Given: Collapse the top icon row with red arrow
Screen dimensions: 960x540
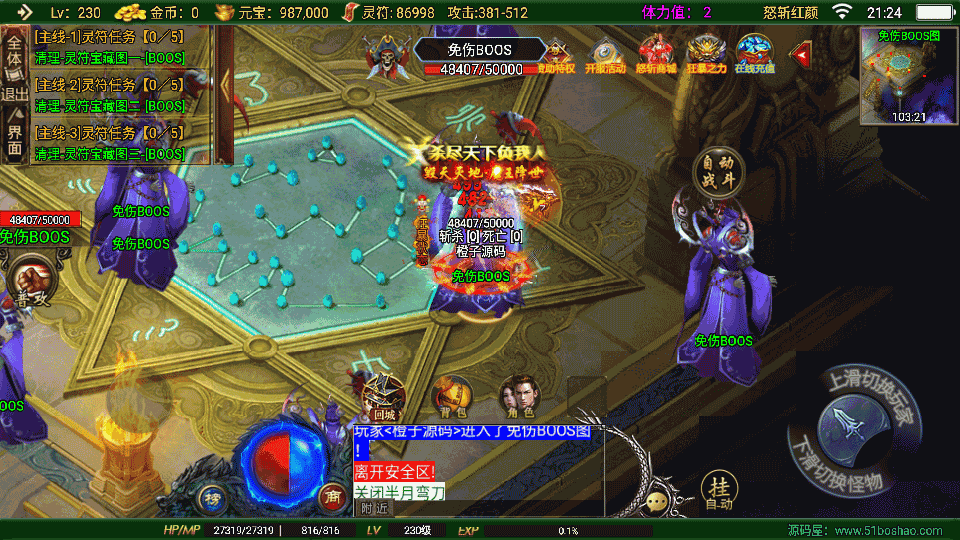Looking at the screenshot, I should coord(800,54).
